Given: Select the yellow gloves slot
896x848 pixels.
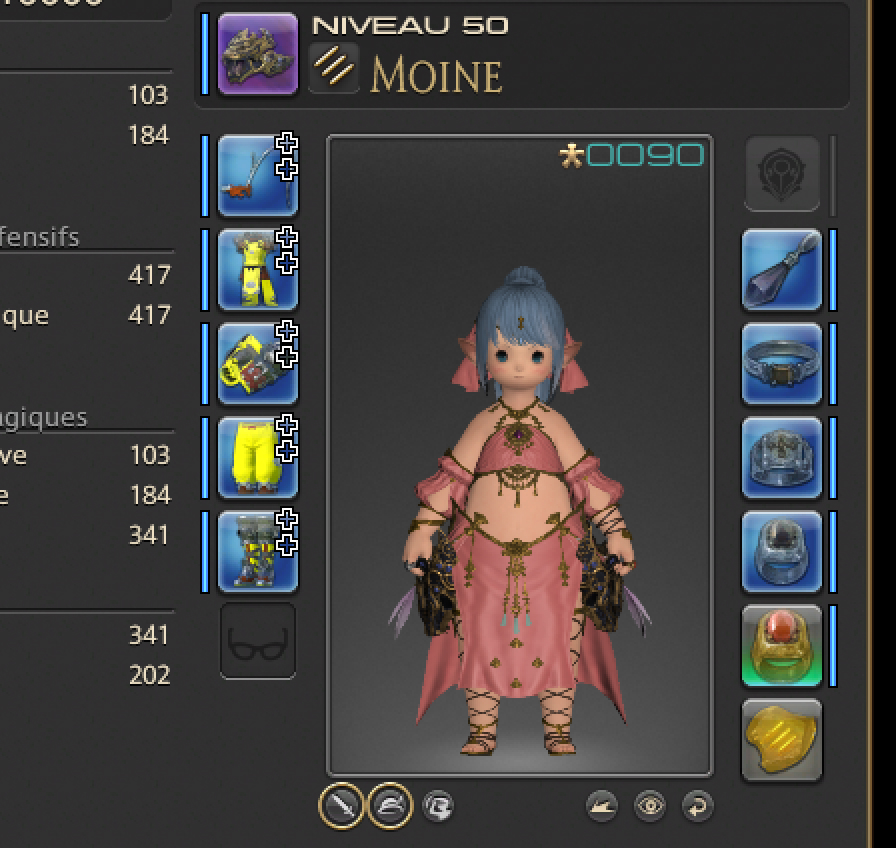Looking at the screenshot, I should click(x=257, y=363).
